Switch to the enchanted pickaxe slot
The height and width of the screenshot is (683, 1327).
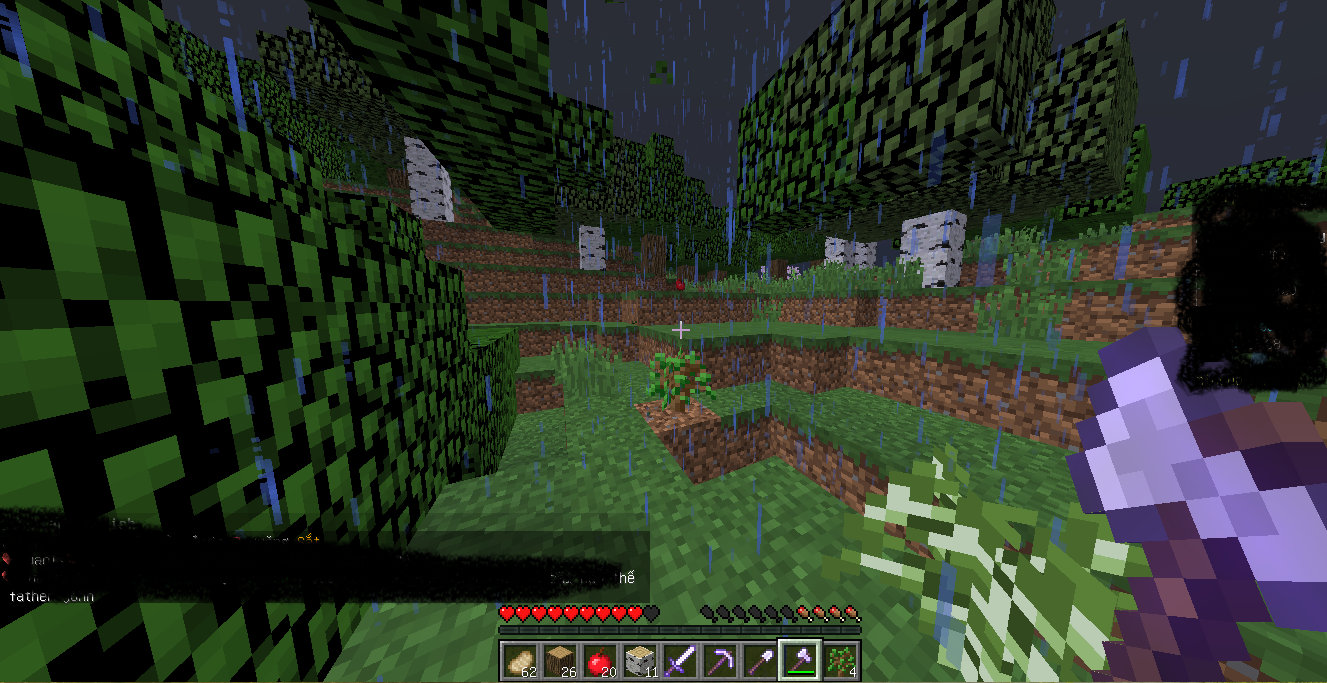click(720, 660)
